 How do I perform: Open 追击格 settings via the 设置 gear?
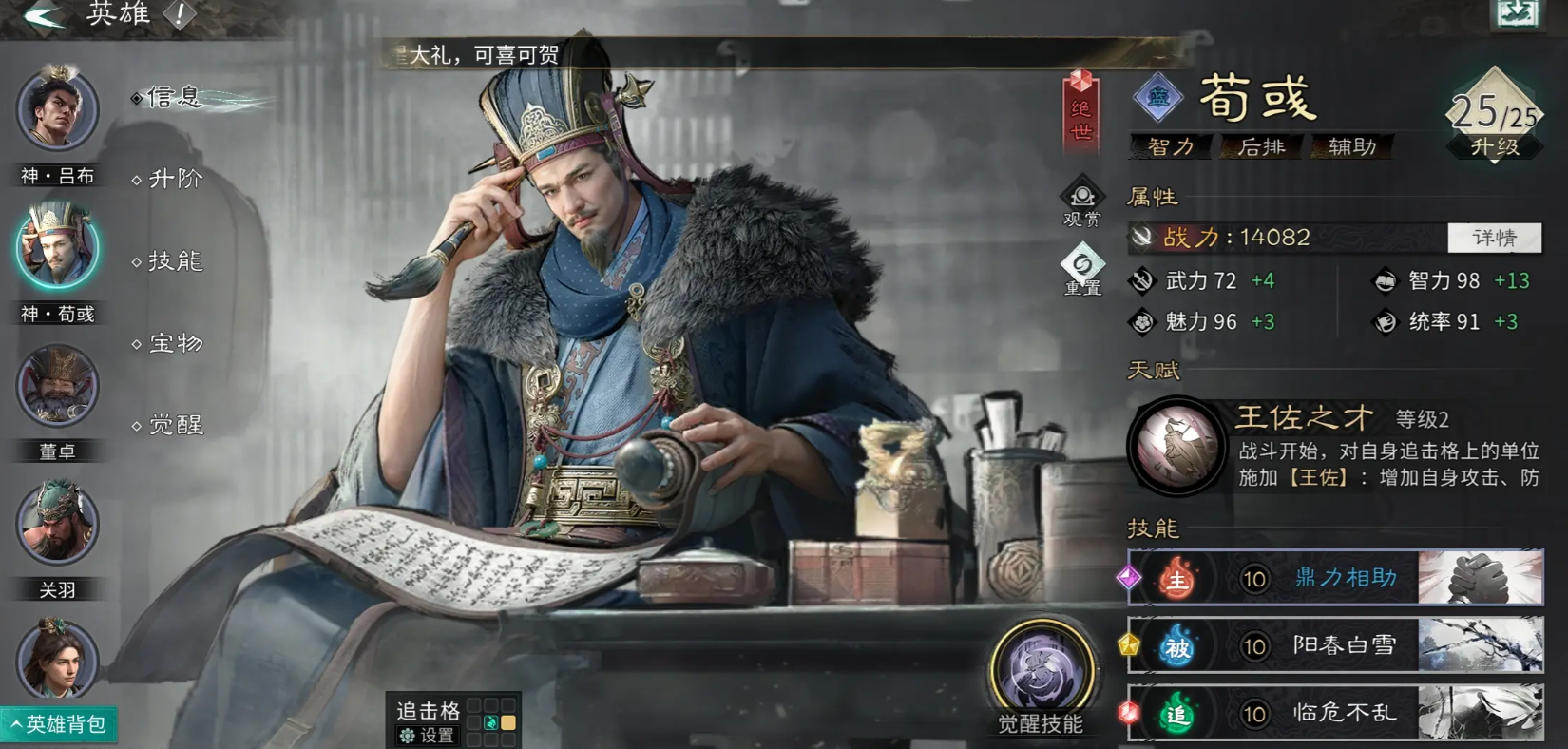click(428, 735)
